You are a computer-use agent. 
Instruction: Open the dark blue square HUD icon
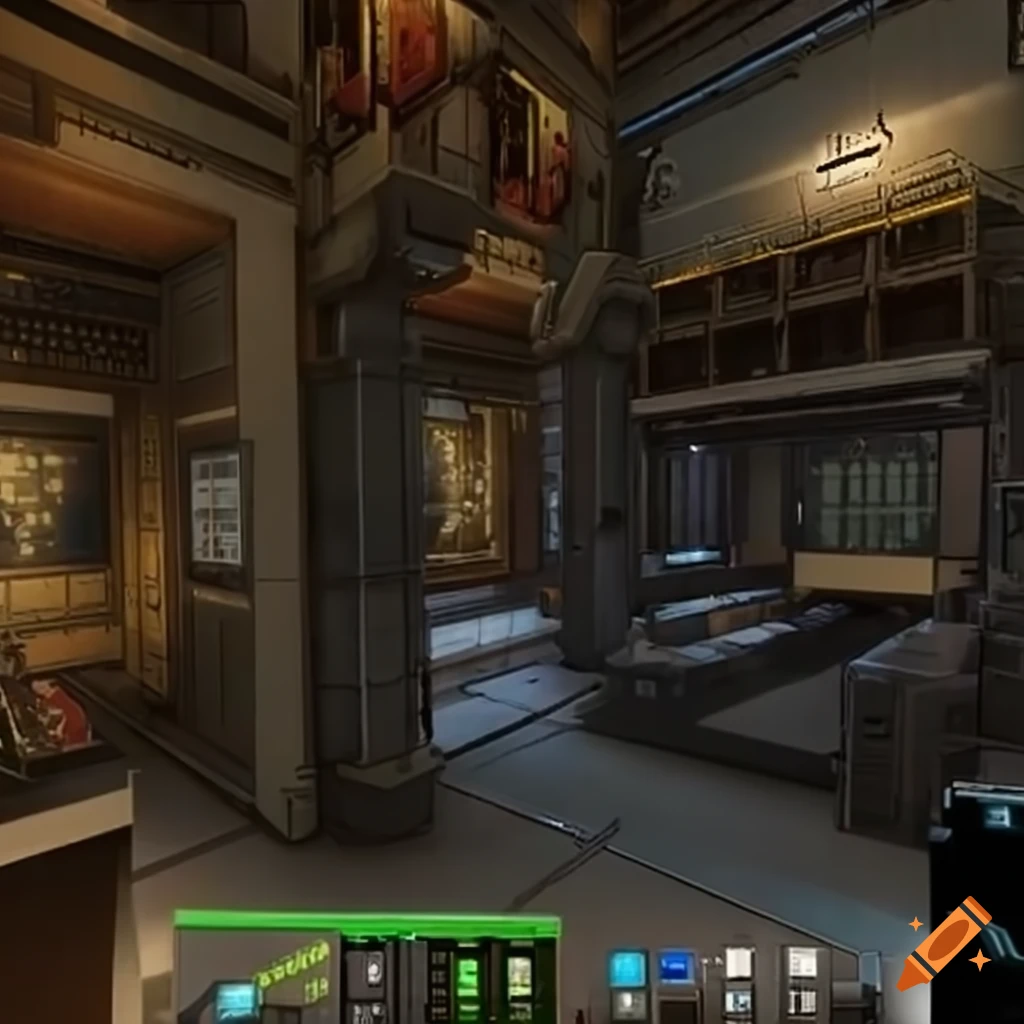(677, 967)
